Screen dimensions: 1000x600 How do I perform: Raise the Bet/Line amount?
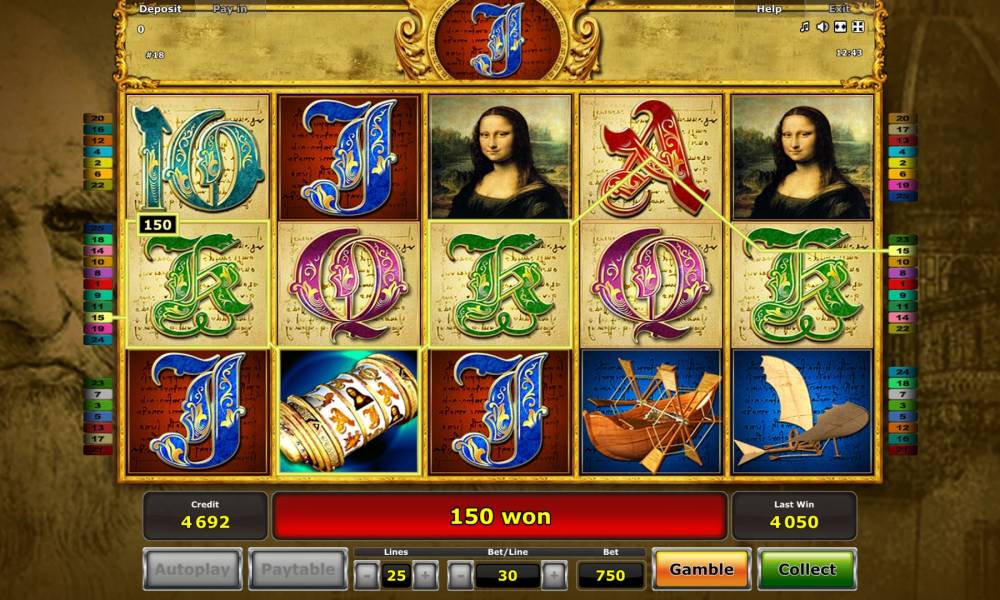pyautogui.click(x=554, y=575)
